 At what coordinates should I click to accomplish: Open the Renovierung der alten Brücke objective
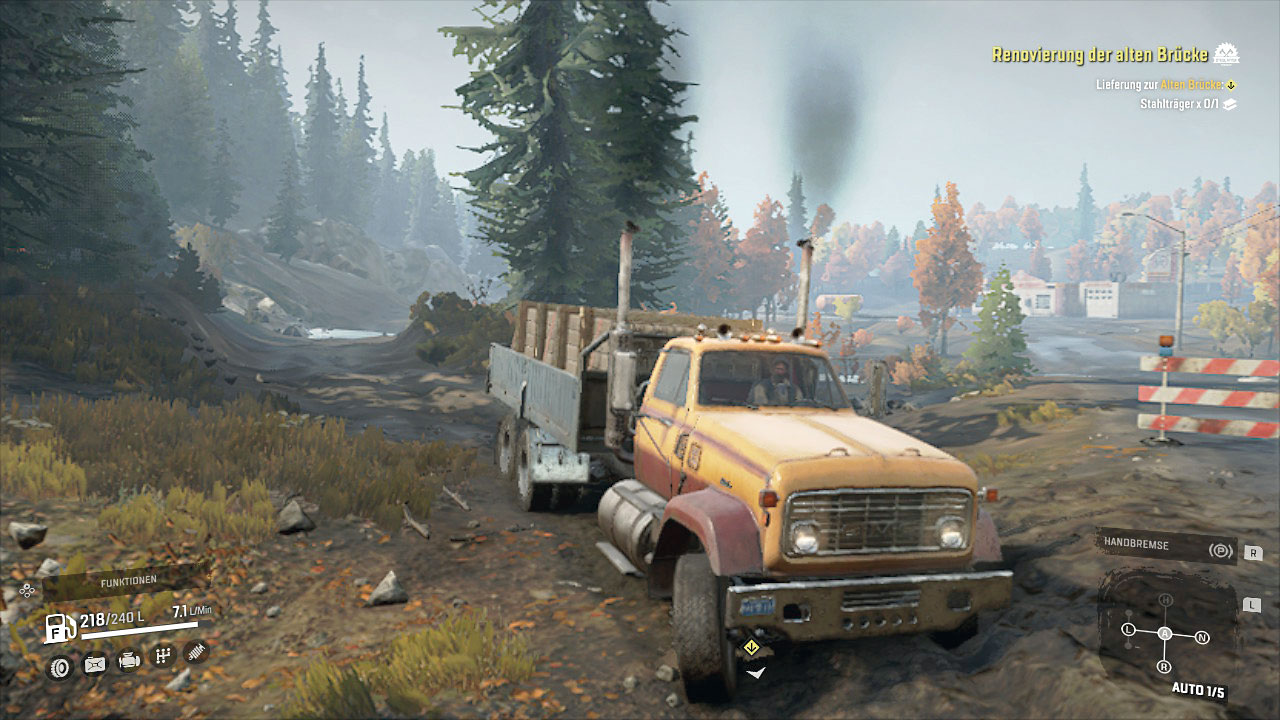[1102, 54]
